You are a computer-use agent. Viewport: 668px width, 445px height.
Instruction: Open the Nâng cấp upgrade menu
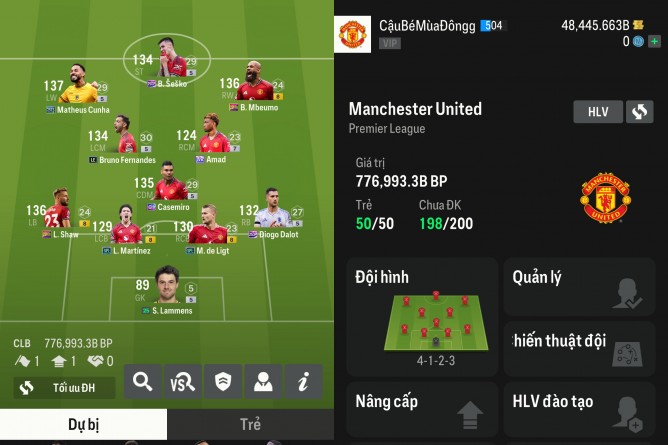[x=422, y=408]
